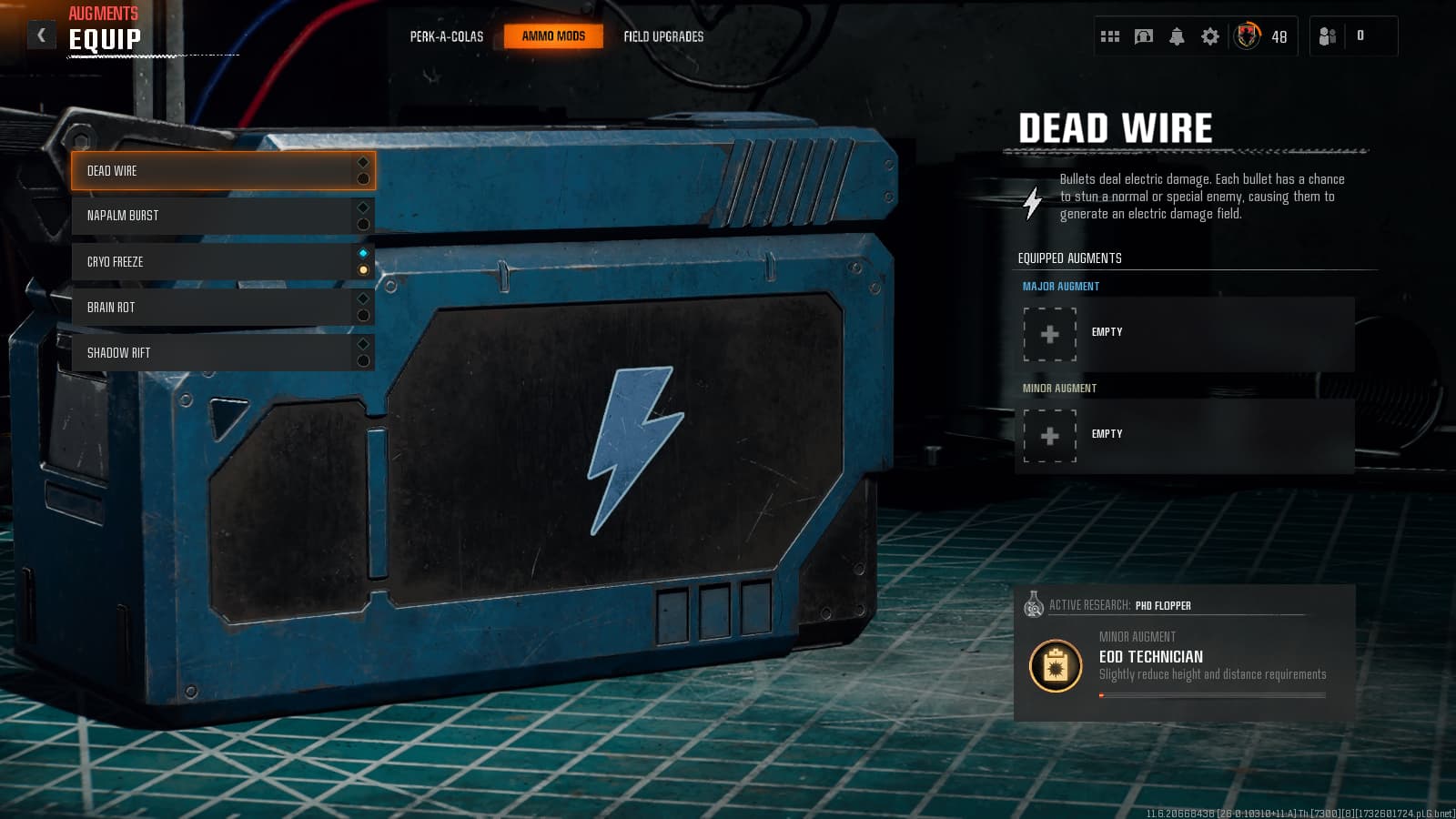The width and height of the screenshot is (1456, 819).
Task: Select the Ammo Mods tab
Action: pos(553,36)
